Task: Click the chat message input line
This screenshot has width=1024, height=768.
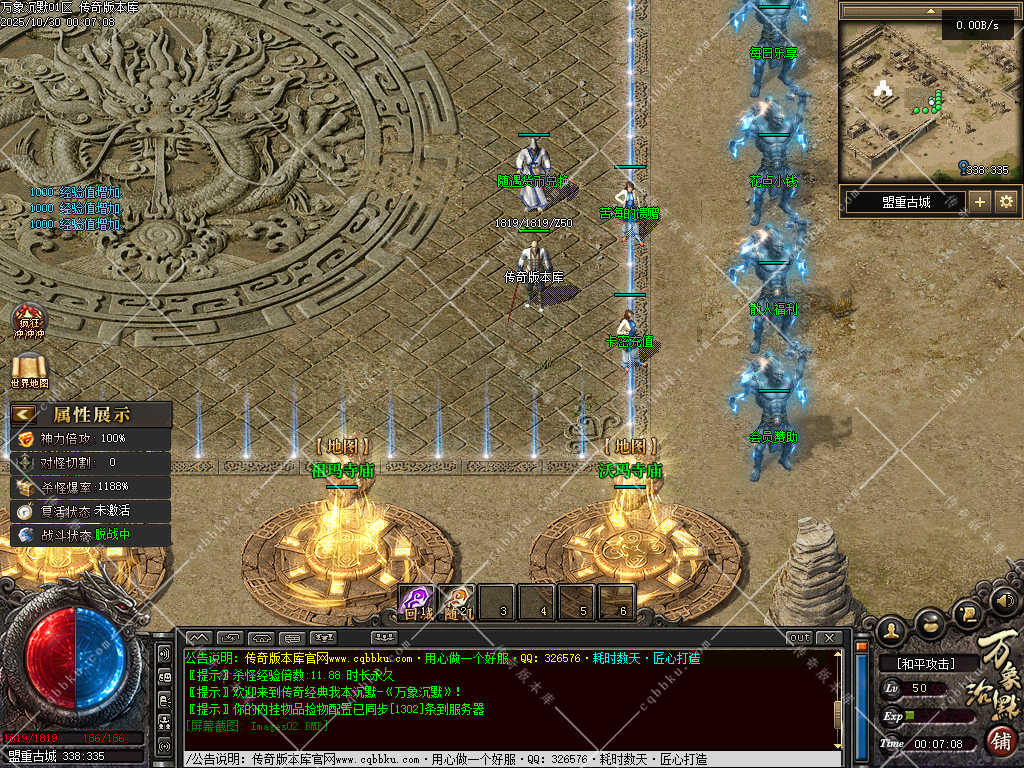Action: (500, 759)
